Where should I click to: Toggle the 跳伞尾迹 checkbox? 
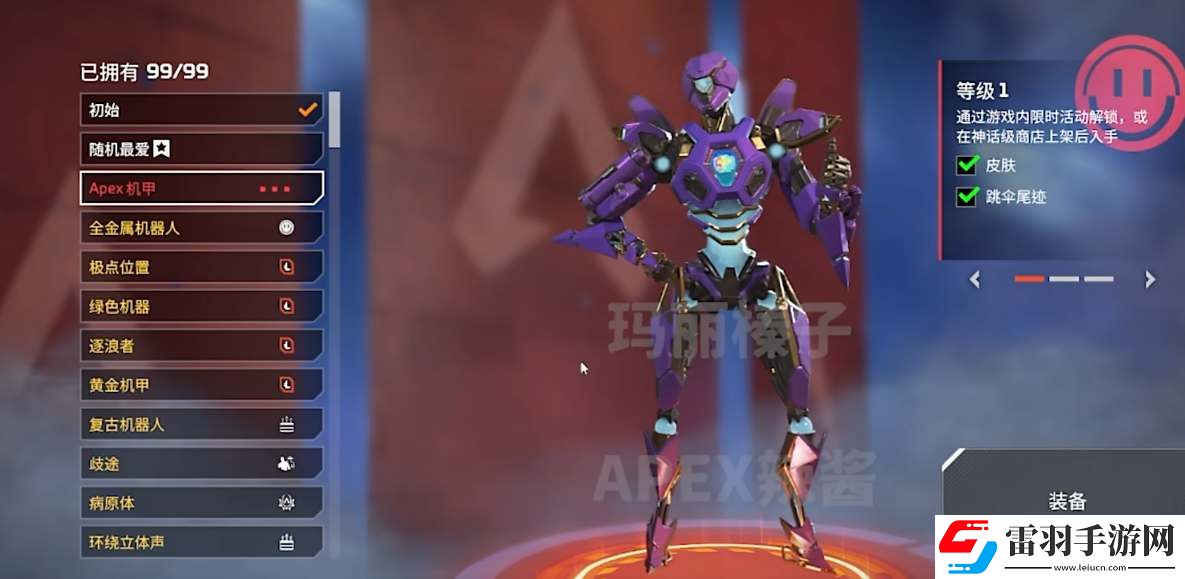(x=967, y=197)
